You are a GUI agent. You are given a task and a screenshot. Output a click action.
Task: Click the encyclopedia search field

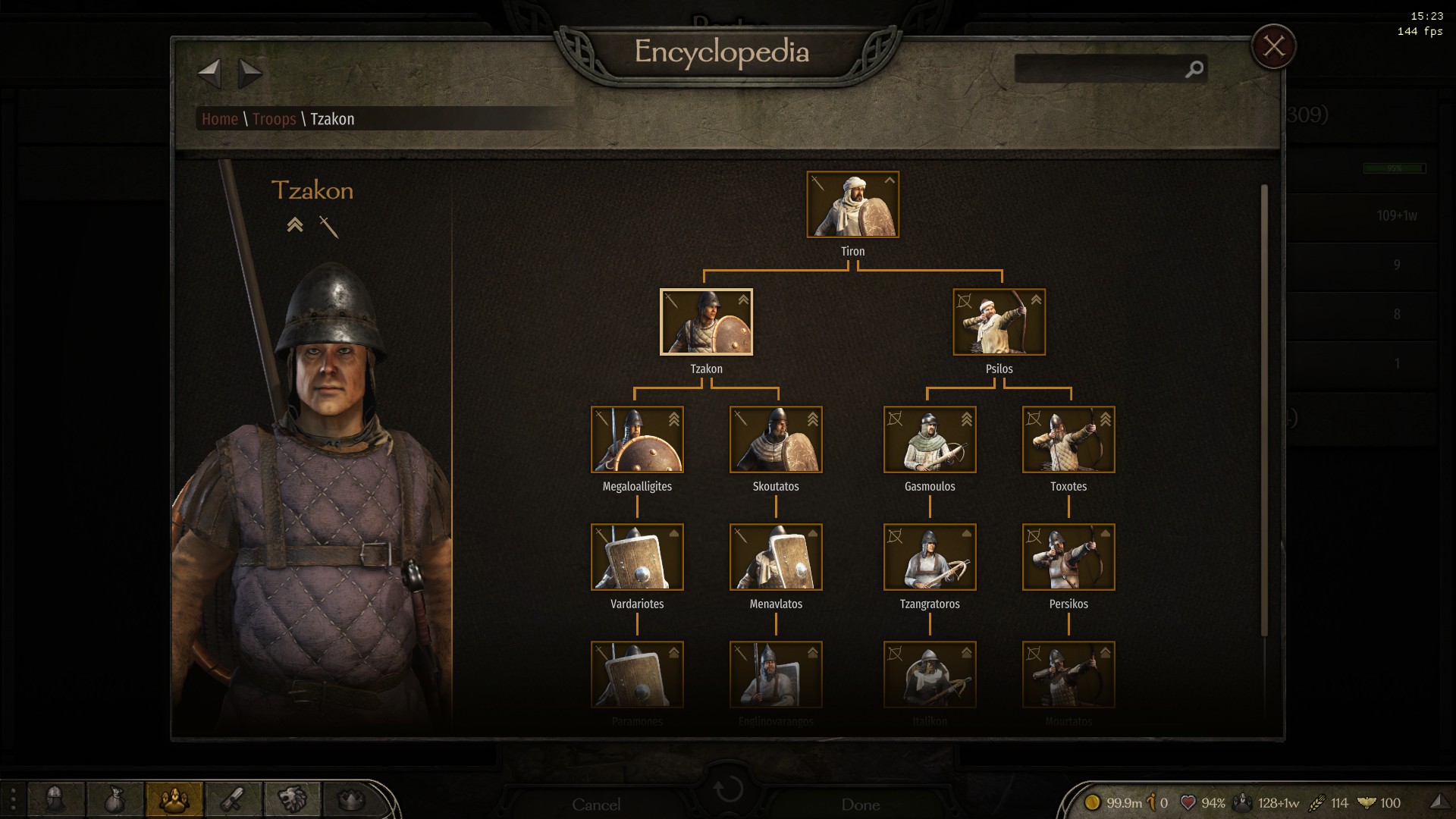coord(1100,70)
